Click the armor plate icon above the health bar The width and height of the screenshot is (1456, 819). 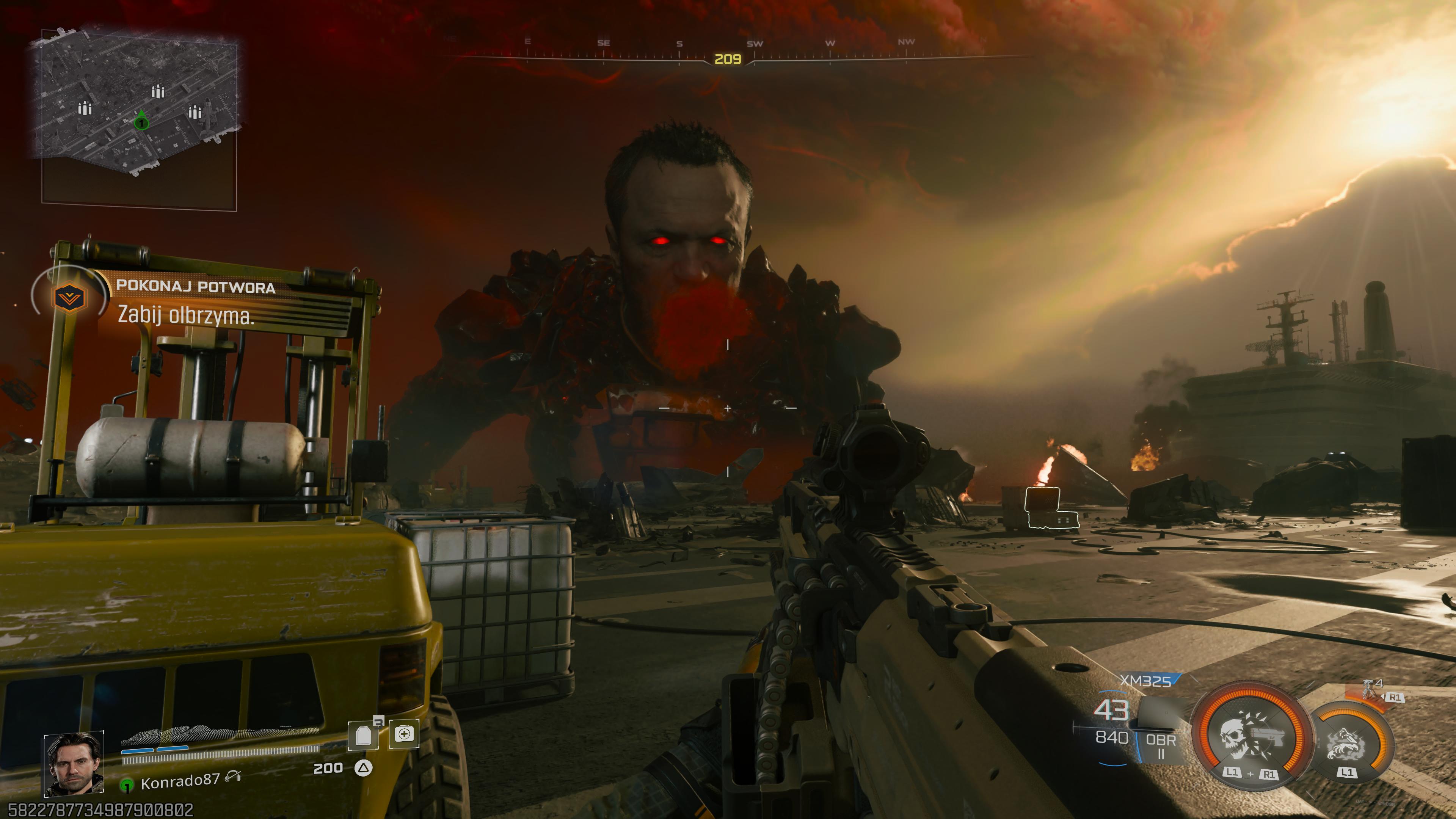point(368,736)
